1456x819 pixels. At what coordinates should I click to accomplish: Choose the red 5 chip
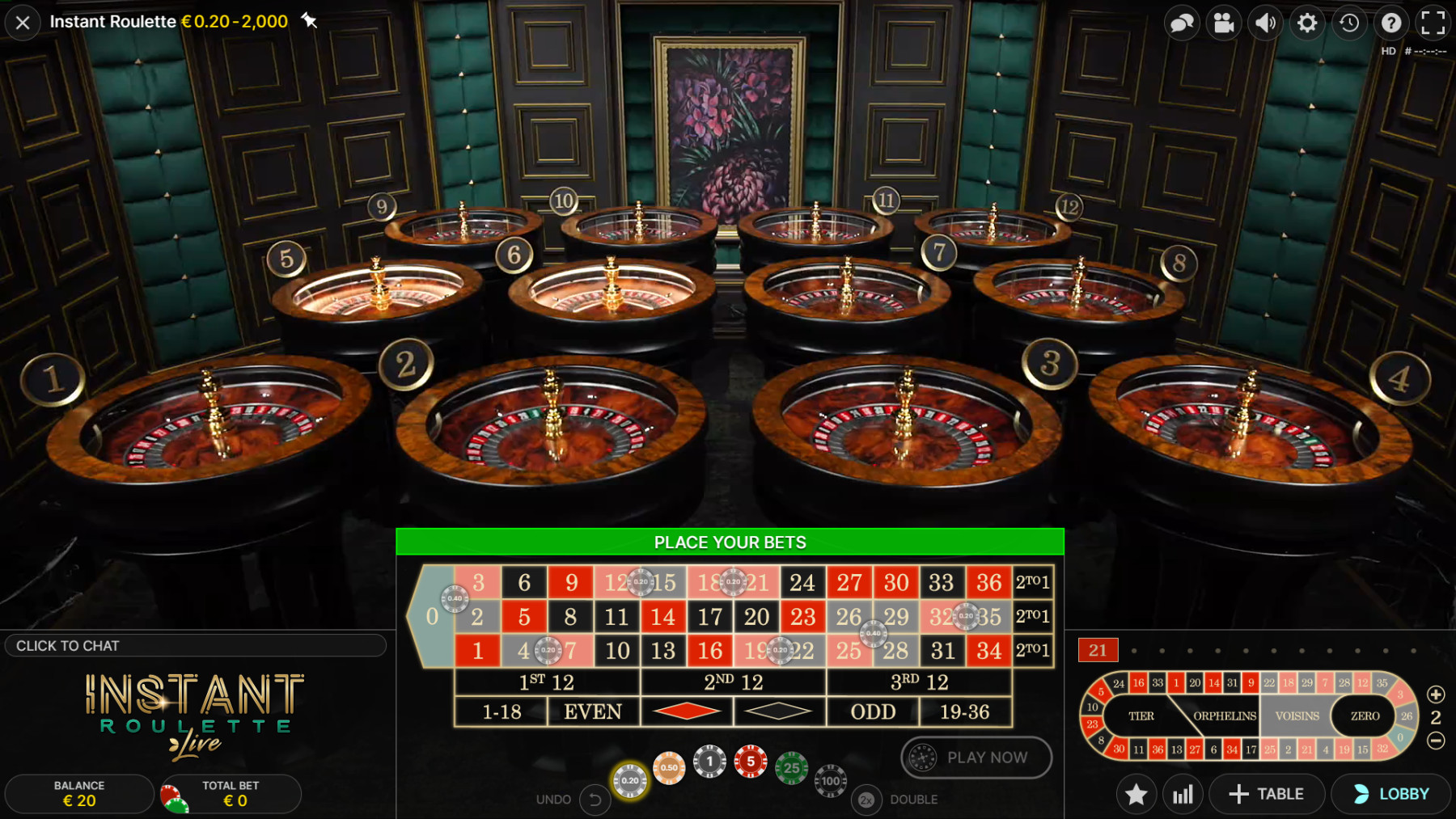[x=751, y=762]
